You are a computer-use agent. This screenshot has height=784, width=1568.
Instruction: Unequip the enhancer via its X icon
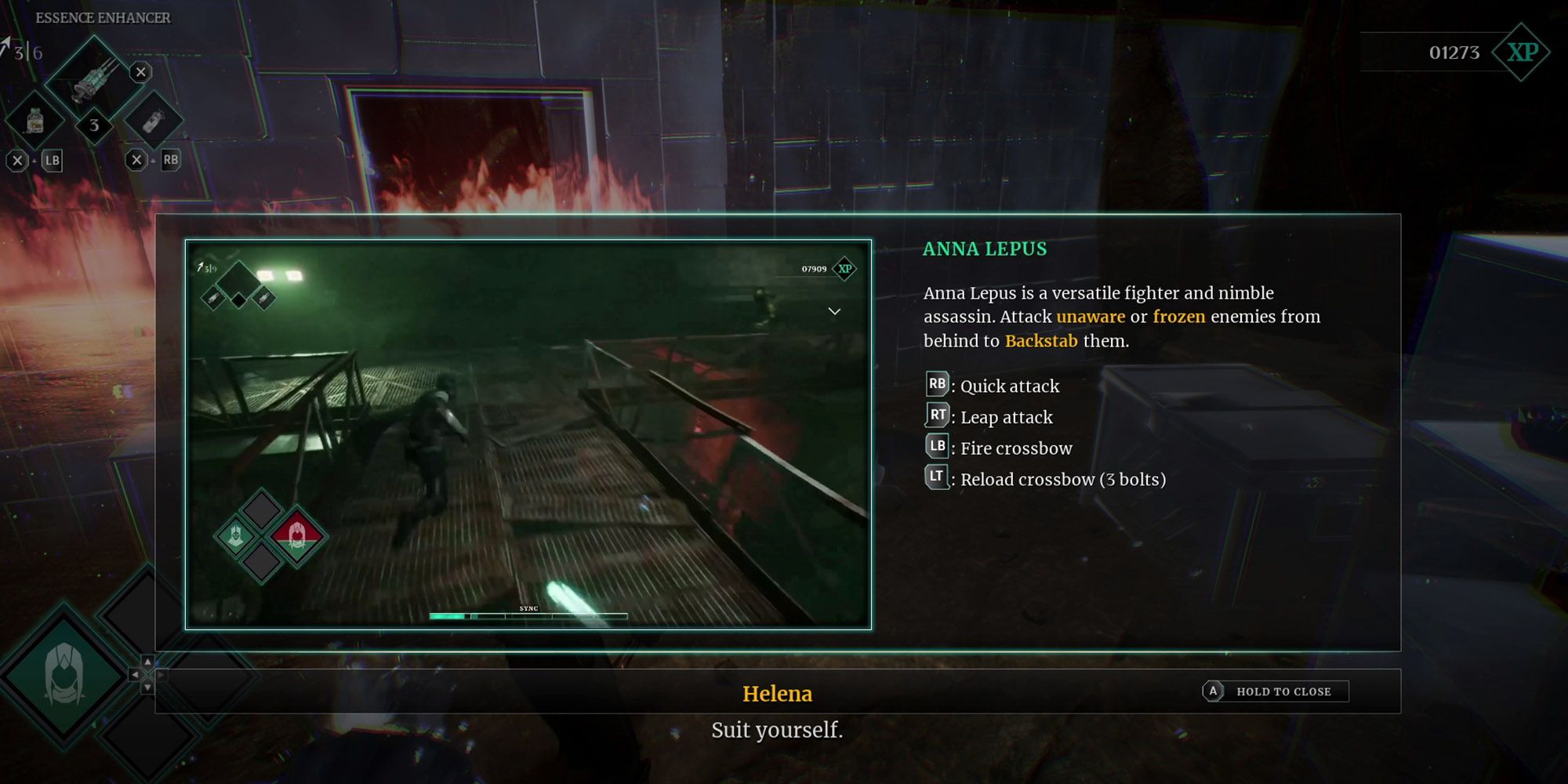[142, 72]
